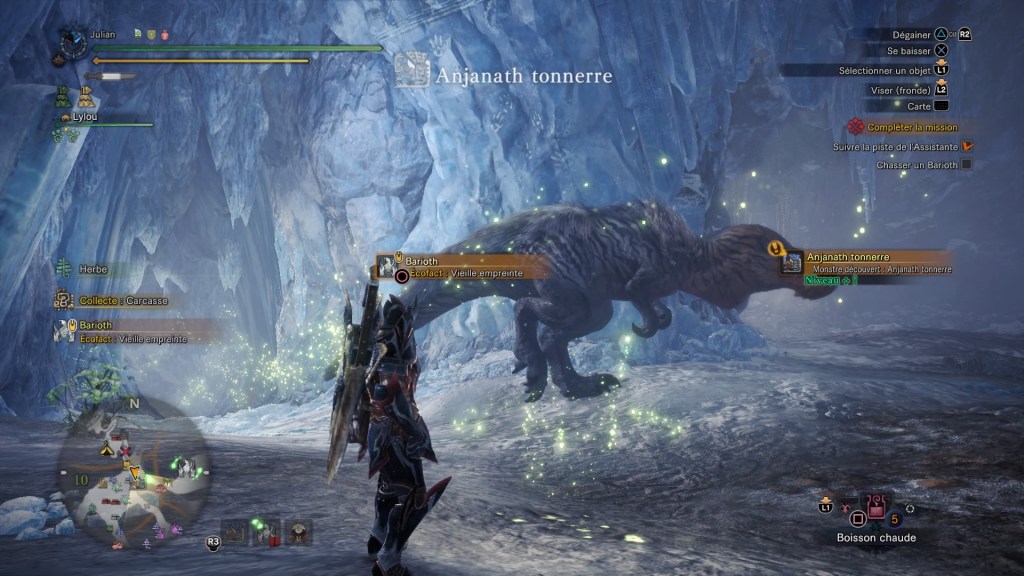Click the pink potion status buff icon
1024x576 pixels.
[165, 35]
